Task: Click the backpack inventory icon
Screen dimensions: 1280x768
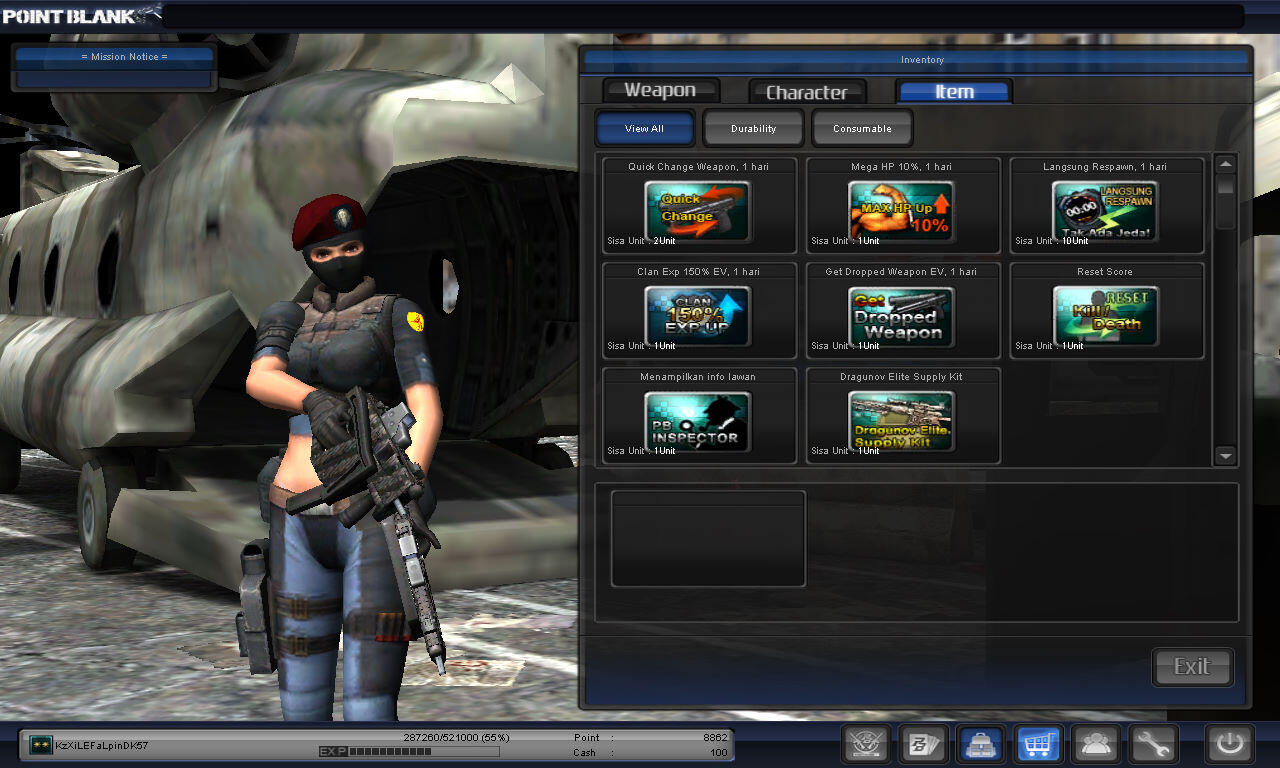Action: pos(981,744)
